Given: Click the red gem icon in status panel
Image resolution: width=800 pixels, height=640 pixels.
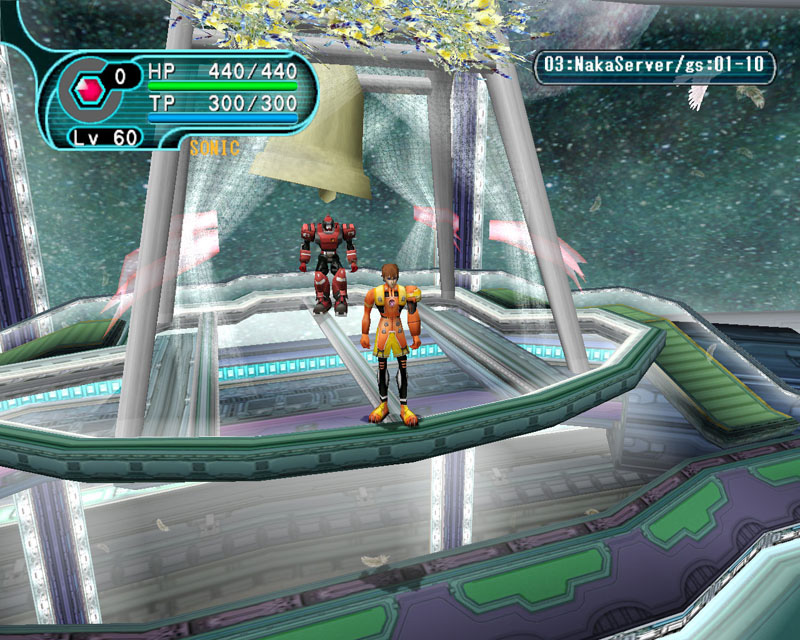Looking at the screenshot, I should coord(91,90).
